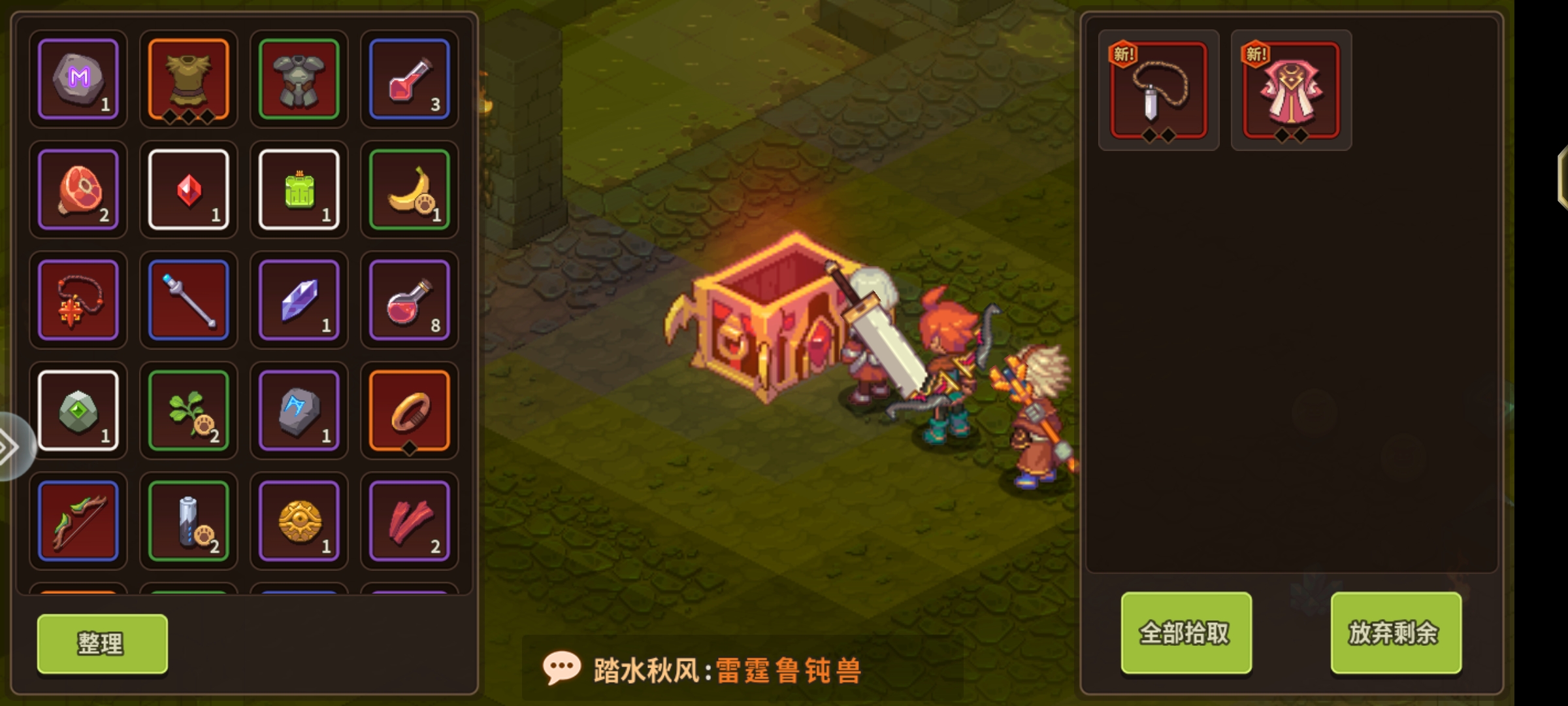Choose the red gem item
The height and width of the screenshot is (706, 1568).
[188, 190]
